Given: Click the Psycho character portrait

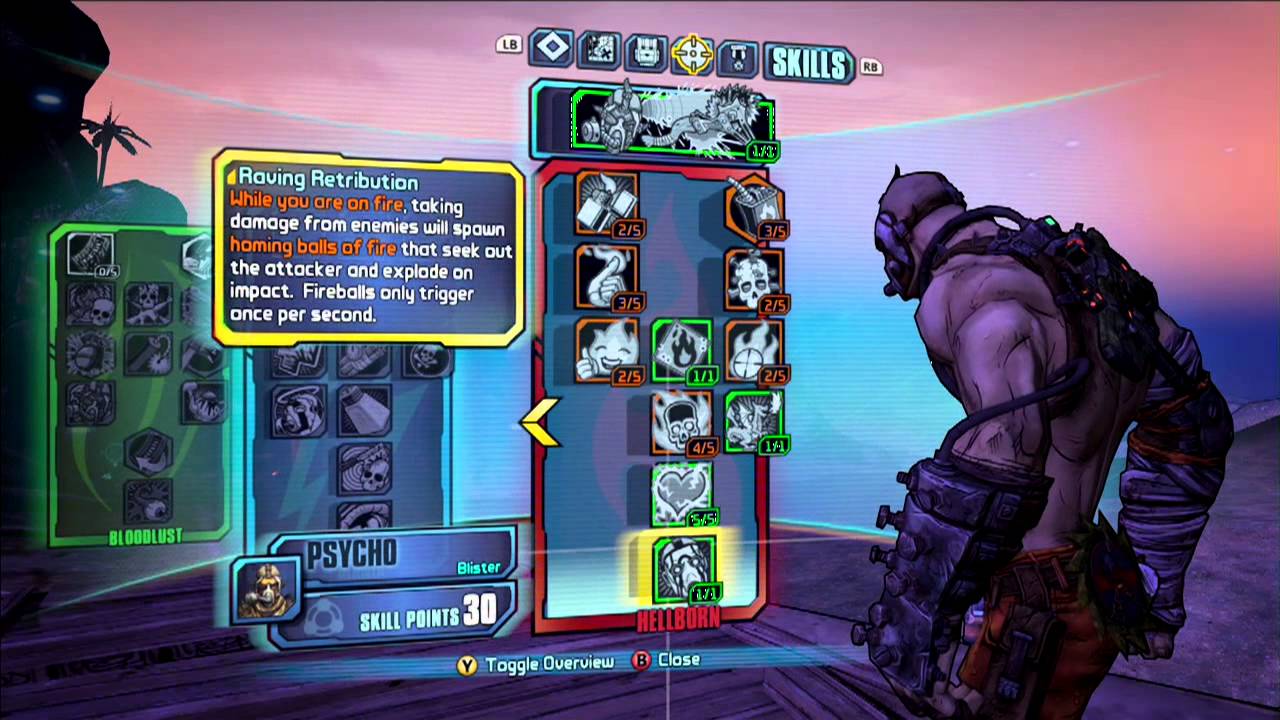Looking at the screenshot, I should coord(265,590).
